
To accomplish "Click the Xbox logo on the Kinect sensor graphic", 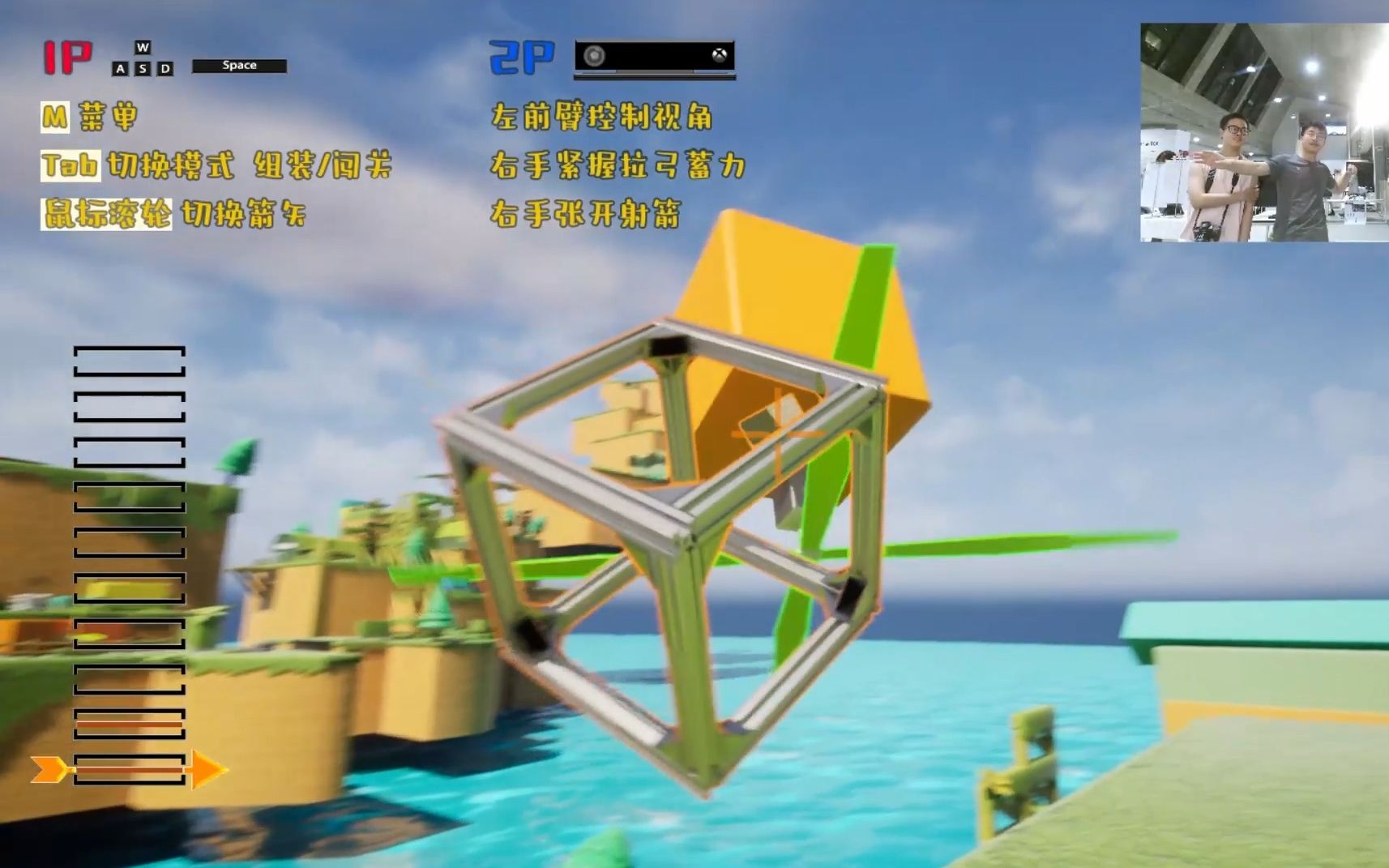I will tap(719, 57).
